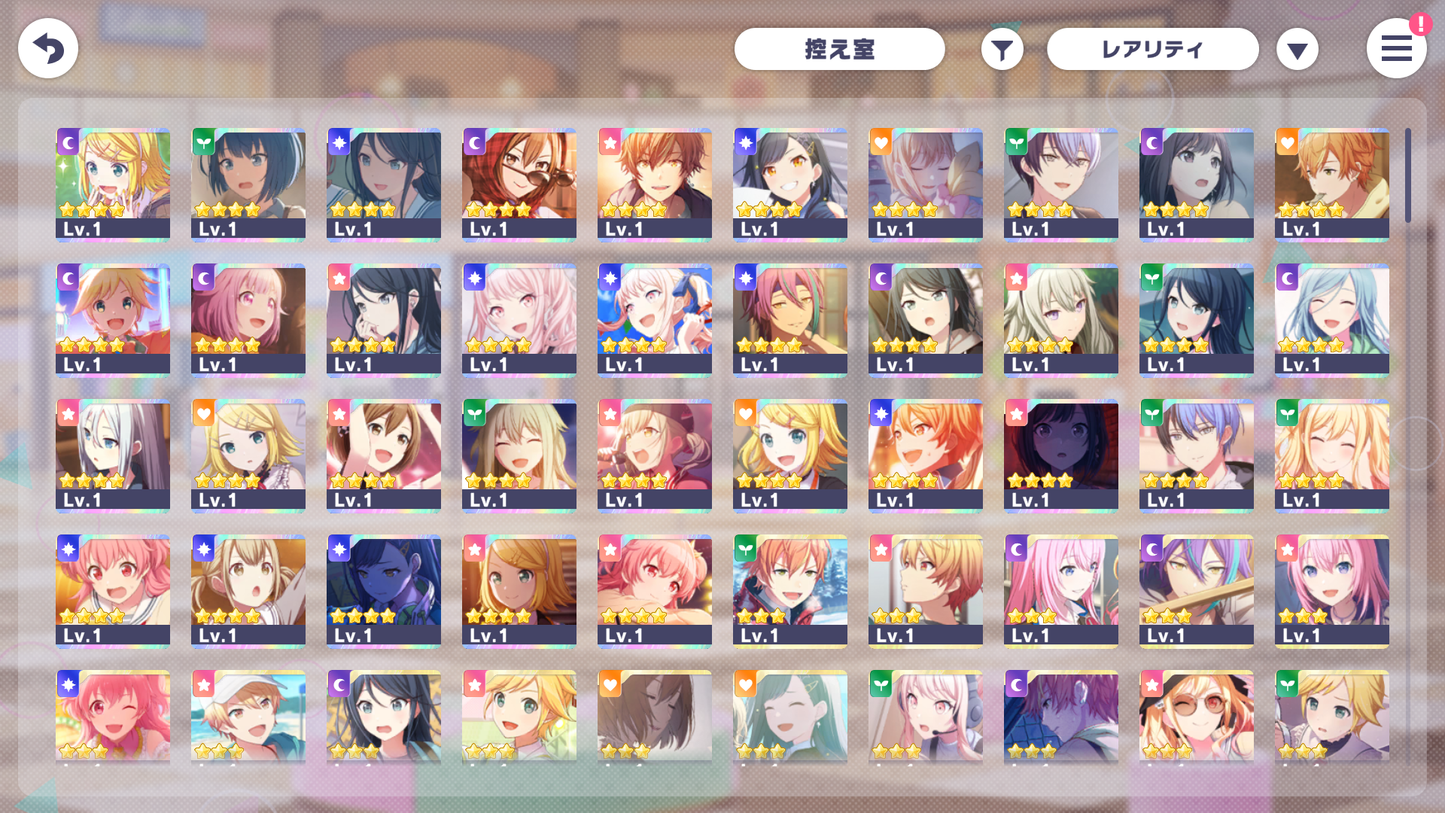Select the red-plaid hooded girl with sunglasses card
This screenshot has height=813, width=1445.
click(x=519, y=185)
